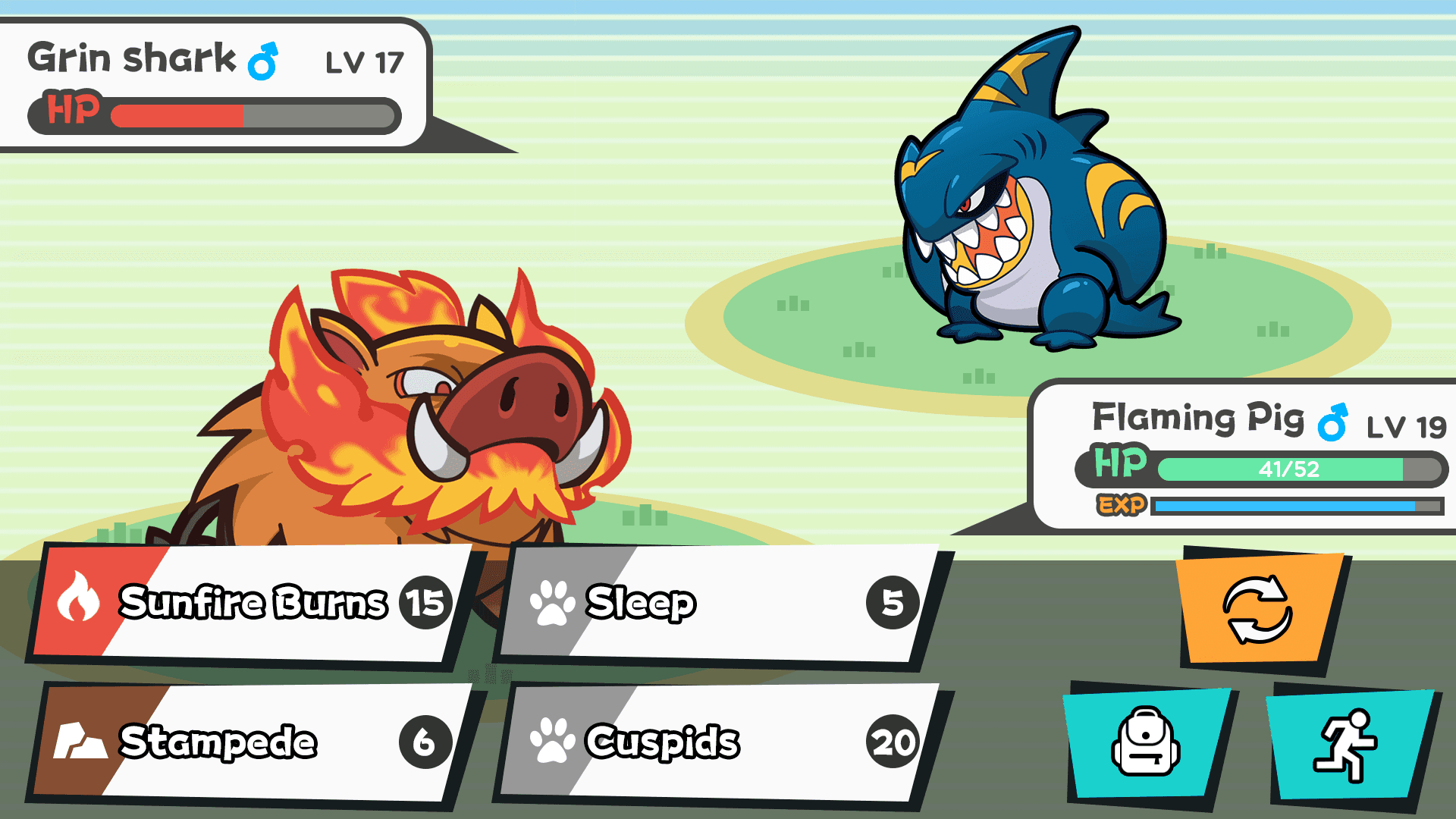Click Flaming Pig's 41/52 HP bar
This screenshot has height=819, width=1456.
pyautogui.click(x=1289, y=469)
